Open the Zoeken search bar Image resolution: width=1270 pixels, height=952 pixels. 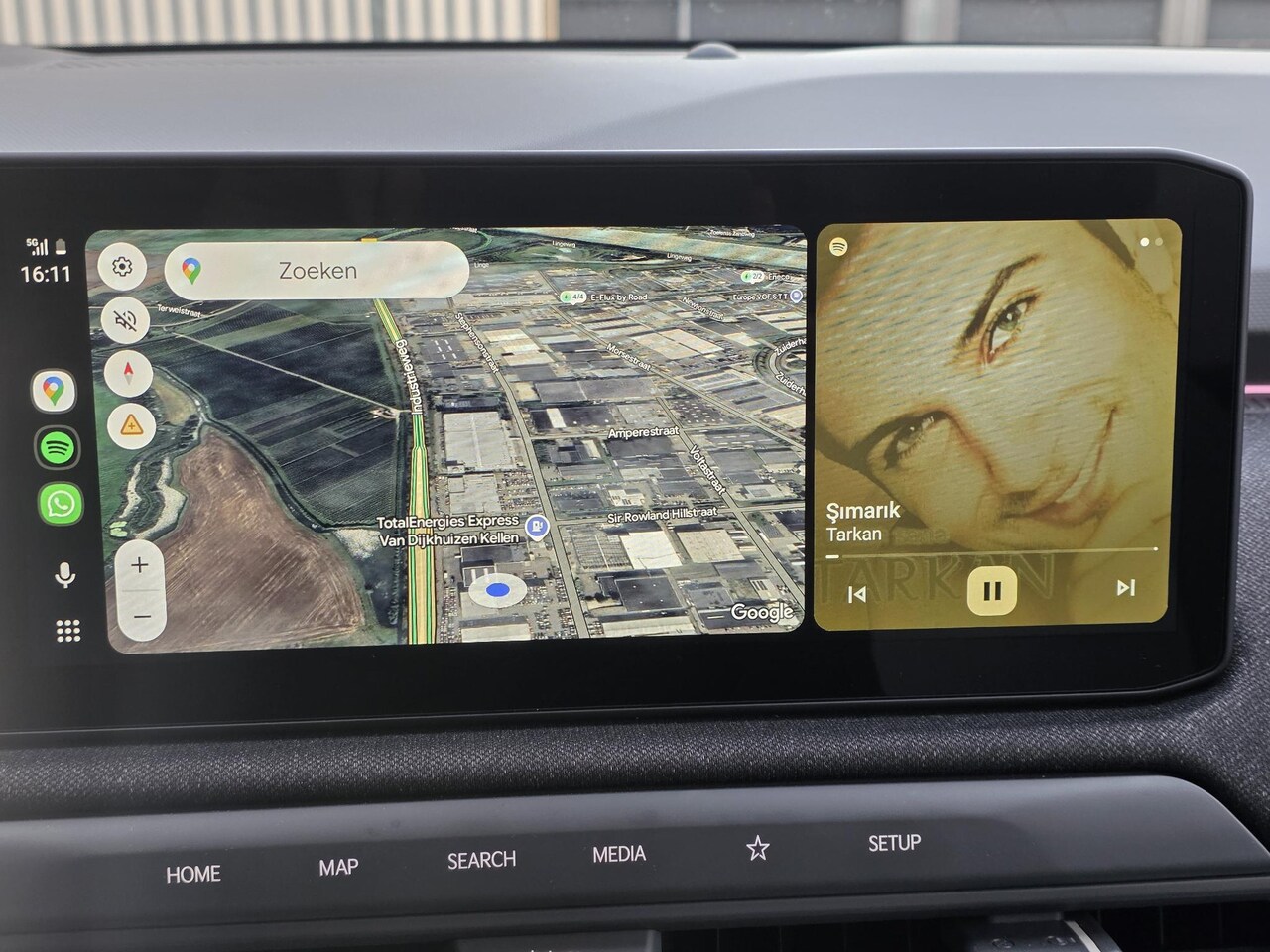[317, 270]
